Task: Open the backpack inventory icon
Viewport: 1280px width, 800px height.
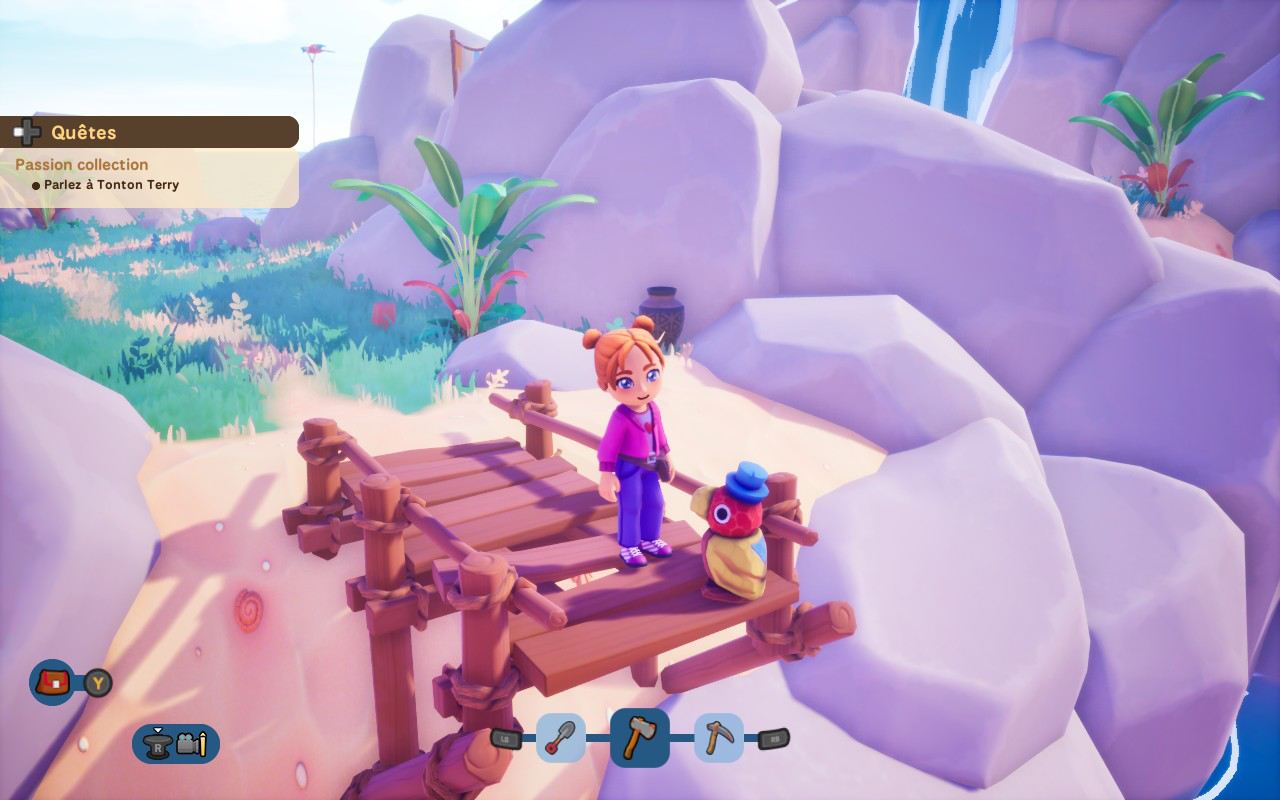Action: pos(52,683)
